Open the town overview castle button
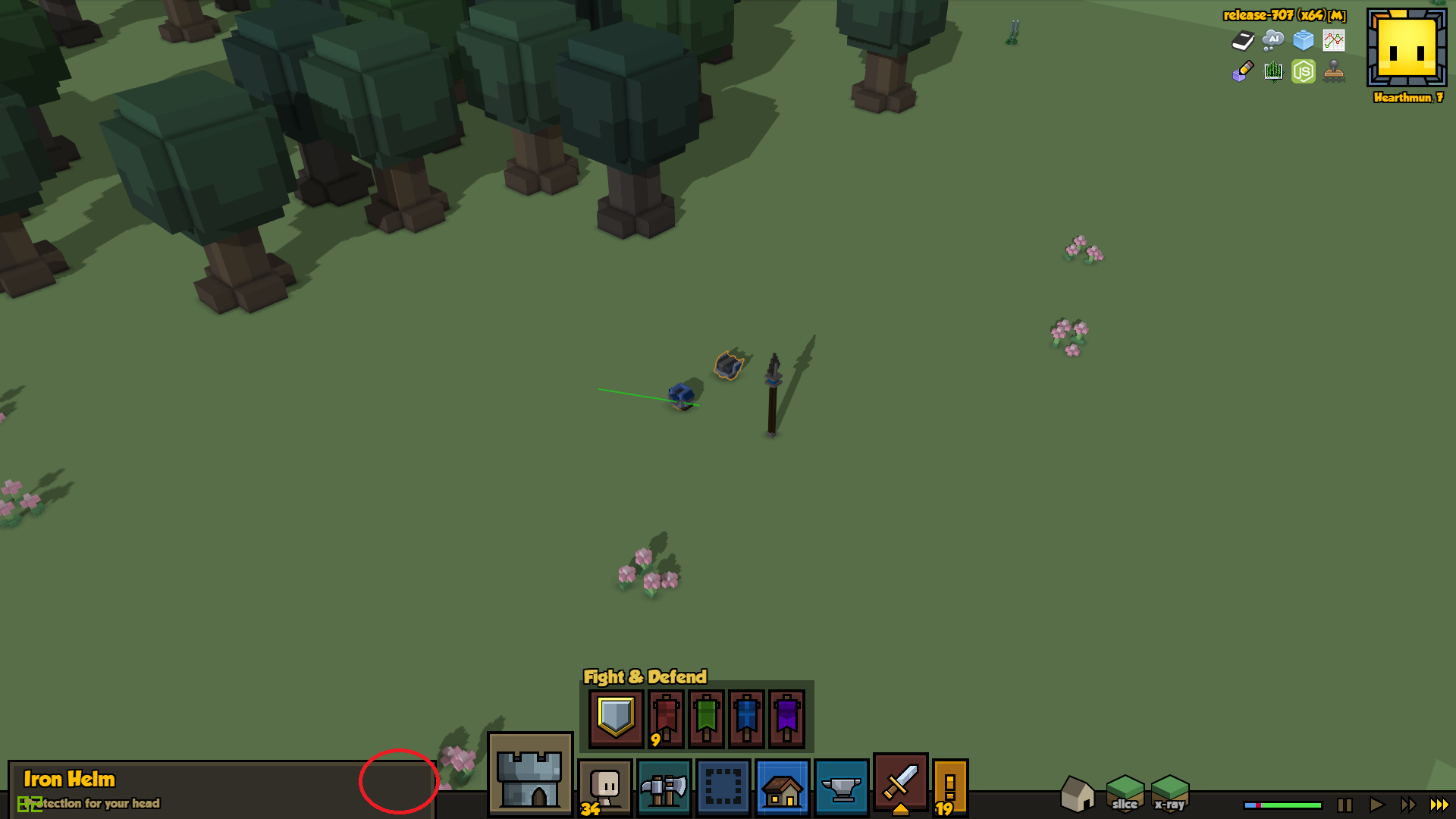This screenshot has height=819, width=1456. (x=529, y=773)
